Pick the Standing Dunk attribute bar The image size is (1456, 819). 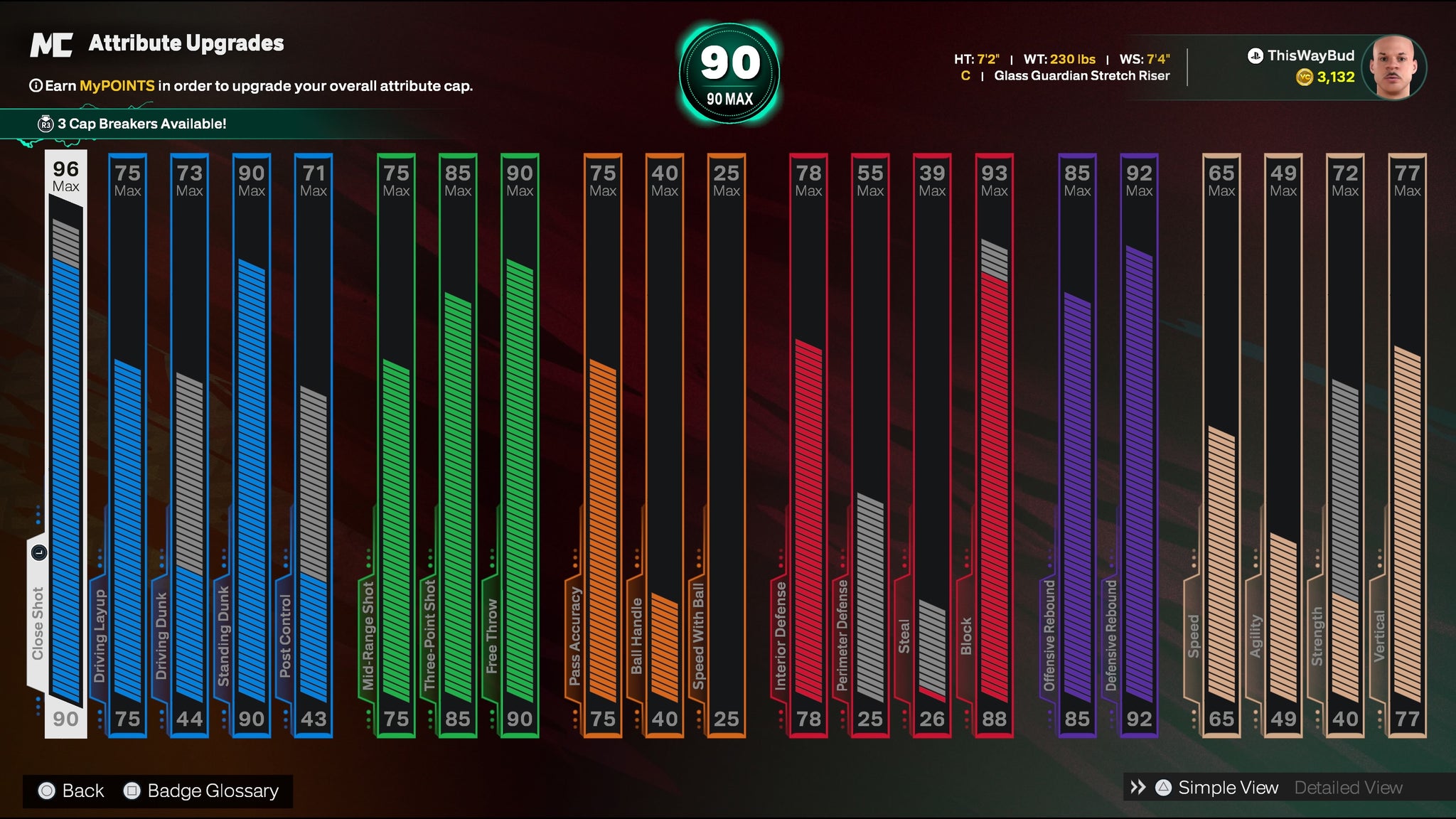pos(252,444)
